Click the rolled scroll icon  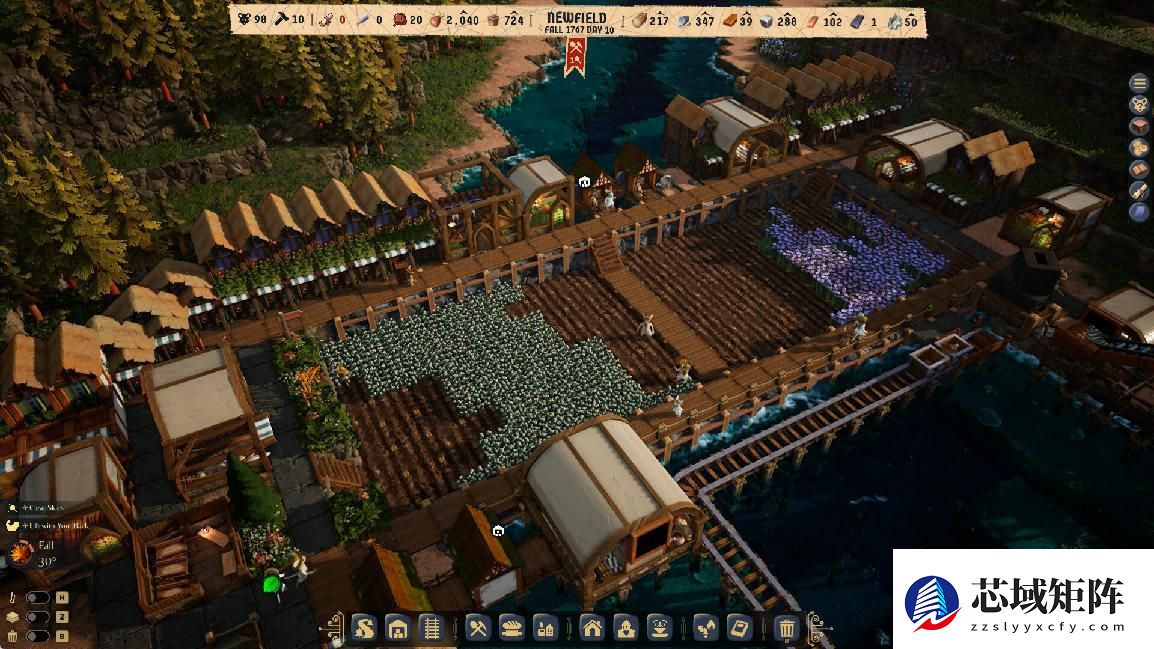click(x=1138, y=190)
